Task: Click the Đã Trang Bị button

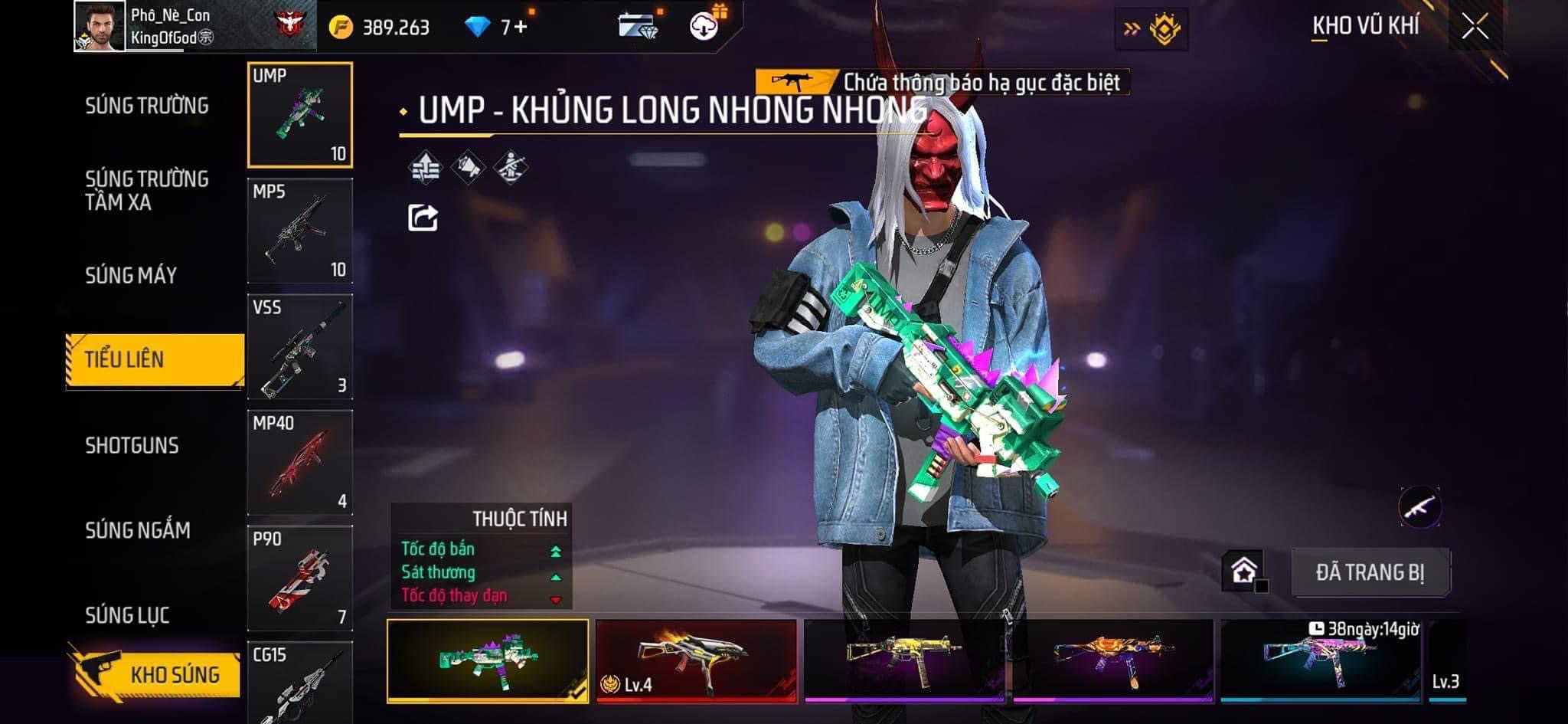Action: [x=1370, y=572]
